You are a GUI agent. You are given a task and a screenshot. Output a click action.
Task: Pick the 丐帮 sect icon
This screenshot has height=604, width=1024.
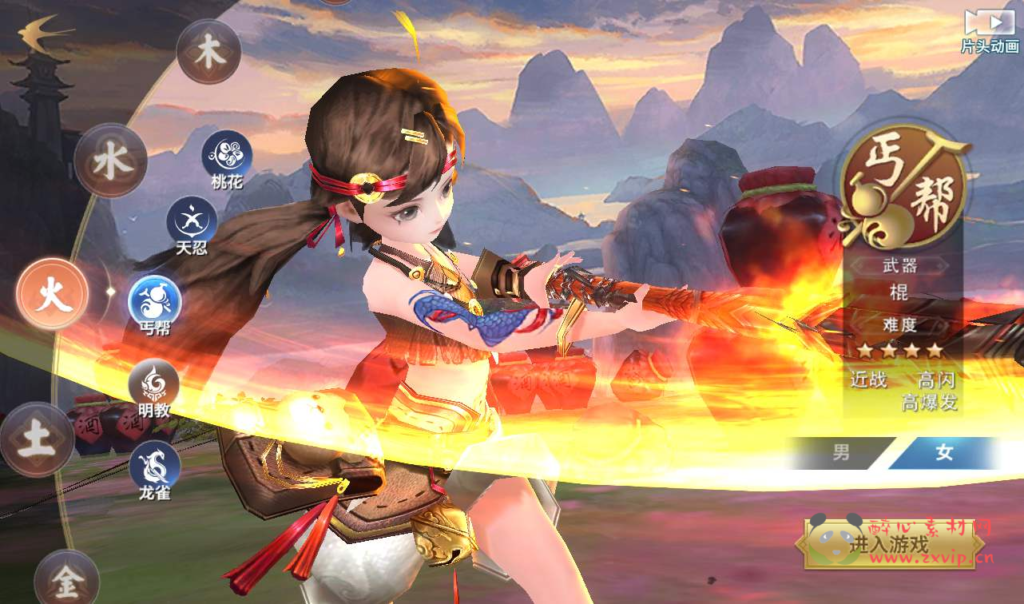[x=155, y=301]
